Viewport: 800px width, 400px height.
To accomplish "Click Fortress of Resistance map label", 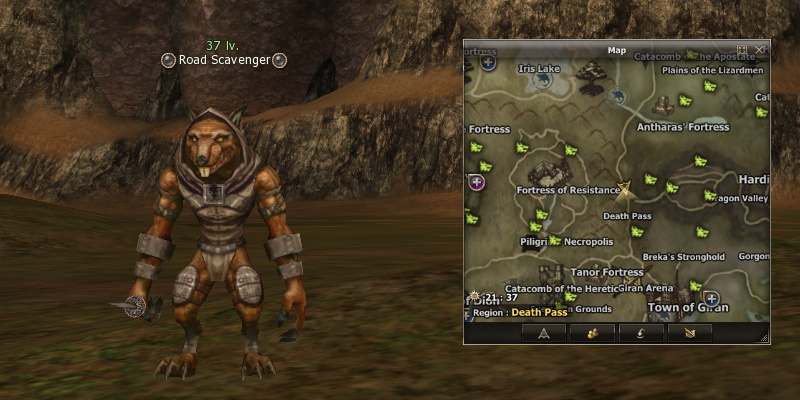I will pyautogui.click(x=569, y=190).
